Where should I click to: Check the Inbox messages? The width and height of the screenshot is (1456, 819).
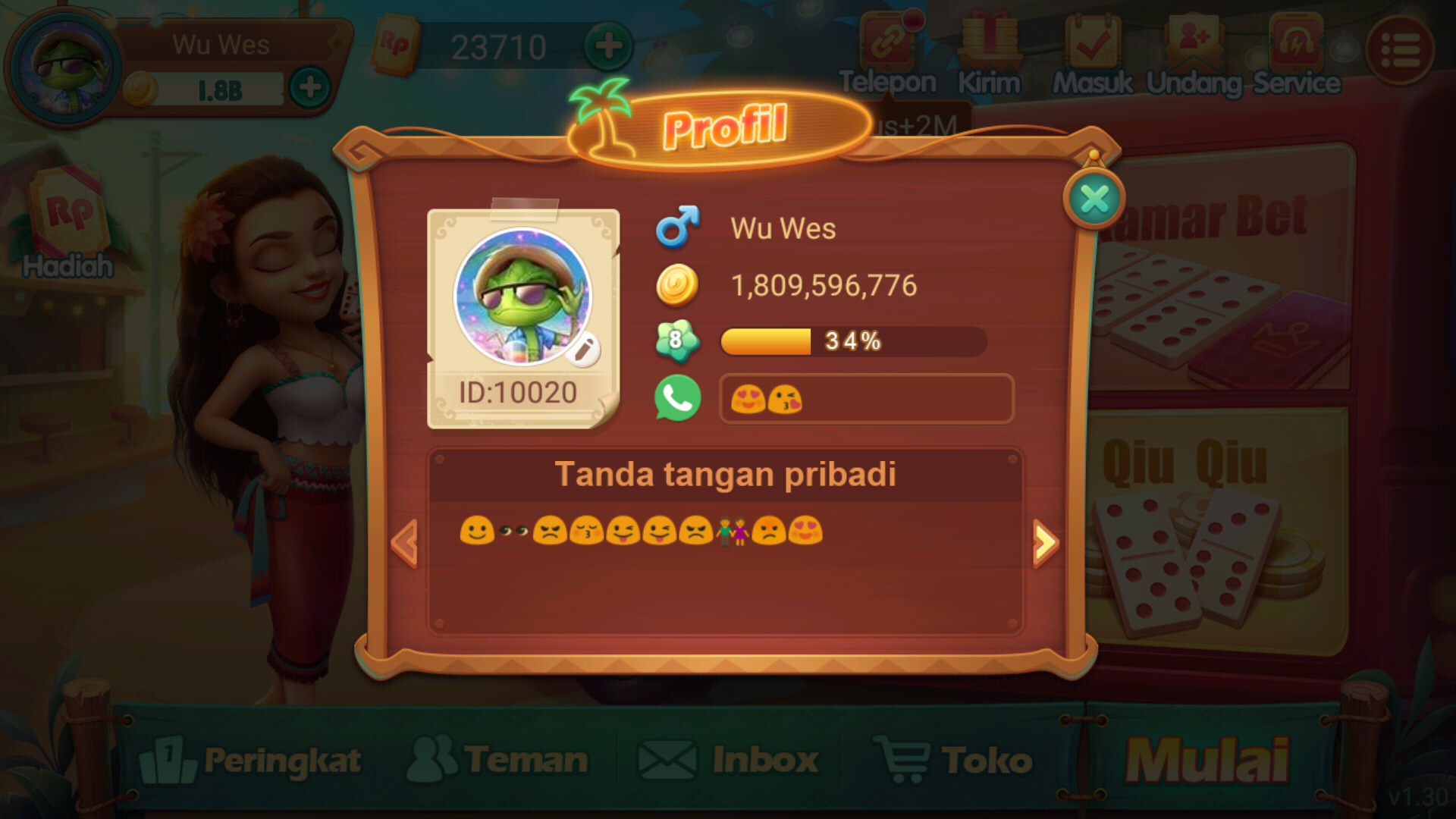[729, 760]
